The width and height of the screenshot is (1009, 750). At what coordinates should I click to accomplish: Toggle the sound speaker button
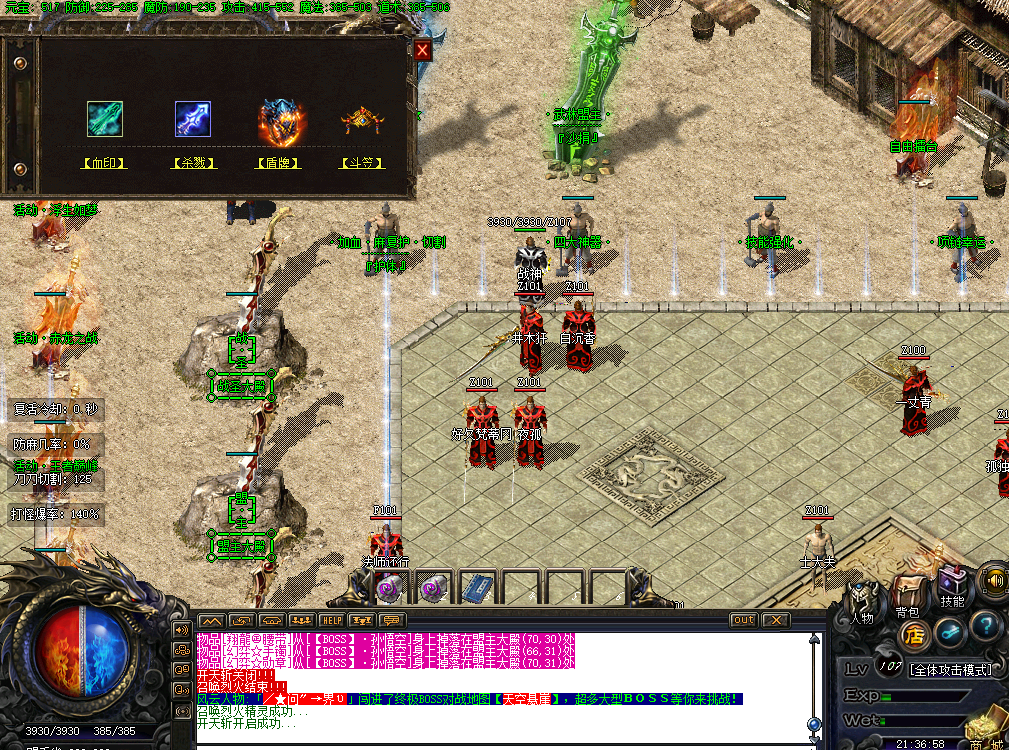click(x=993, y=579)
